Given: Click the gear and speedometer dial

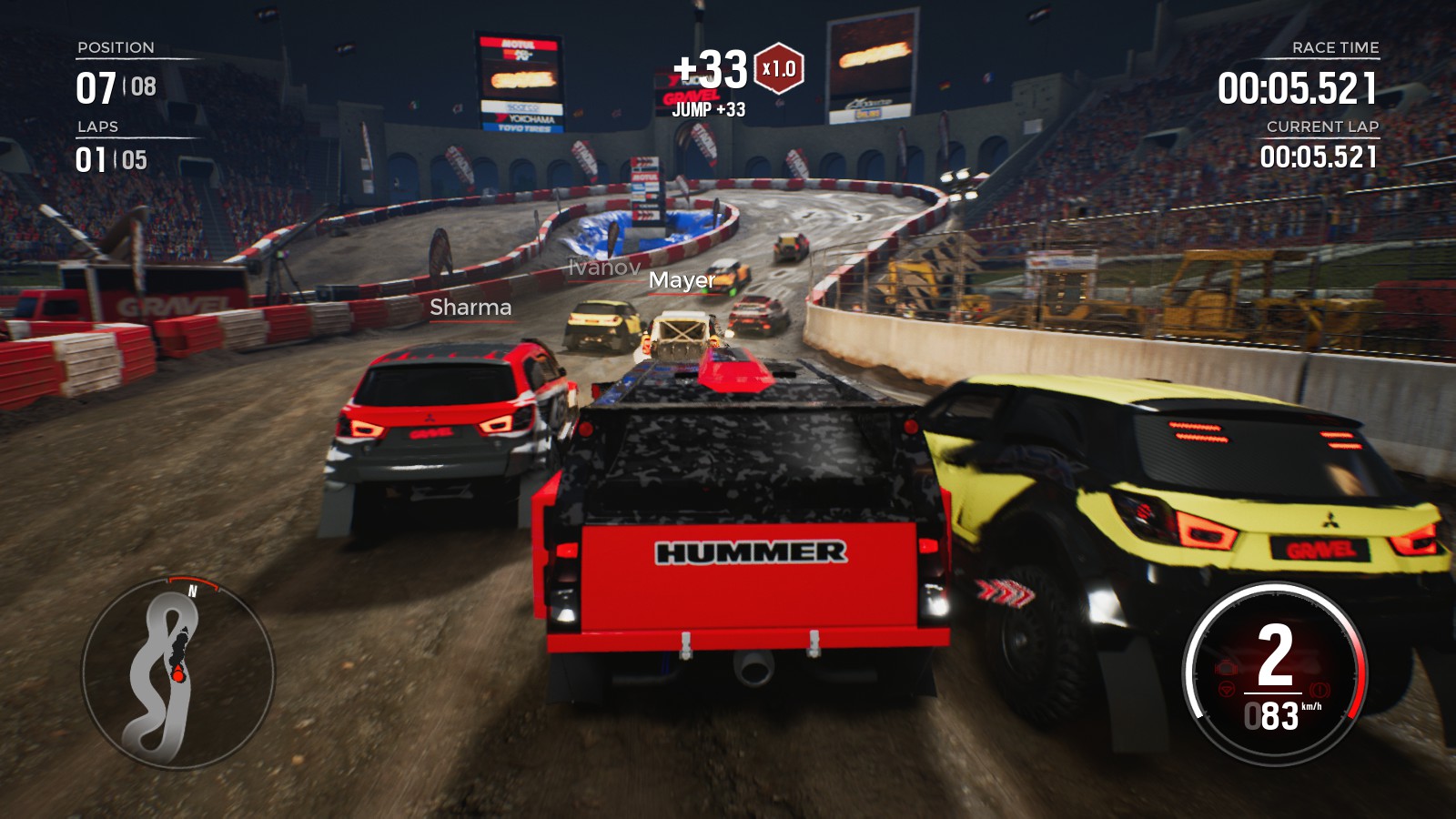Looking at the screenshot, I should [x=1274, y=673].
